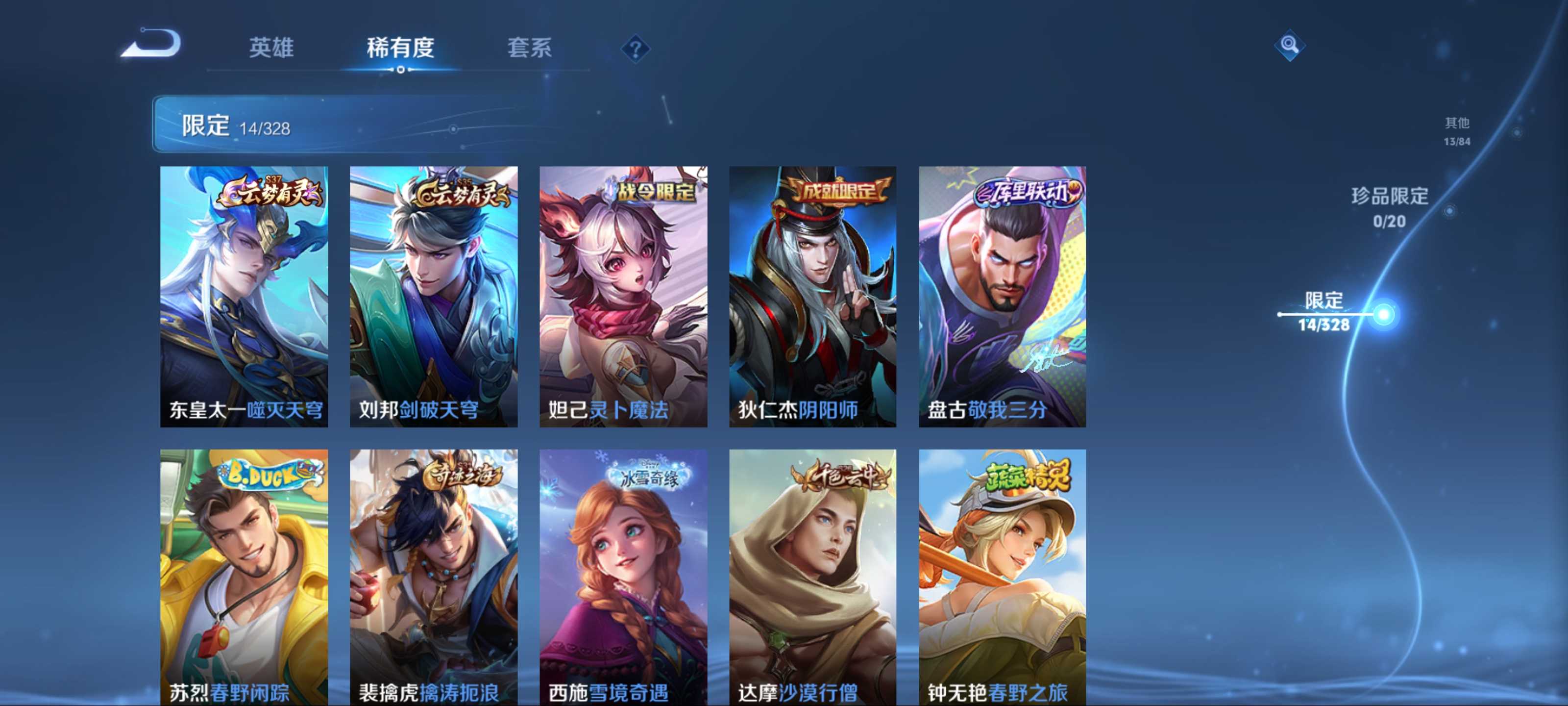Open the 东皇太一 噬灭天穹 skin card
This screenshot has height=706, width=1568.
click(244, 296)
